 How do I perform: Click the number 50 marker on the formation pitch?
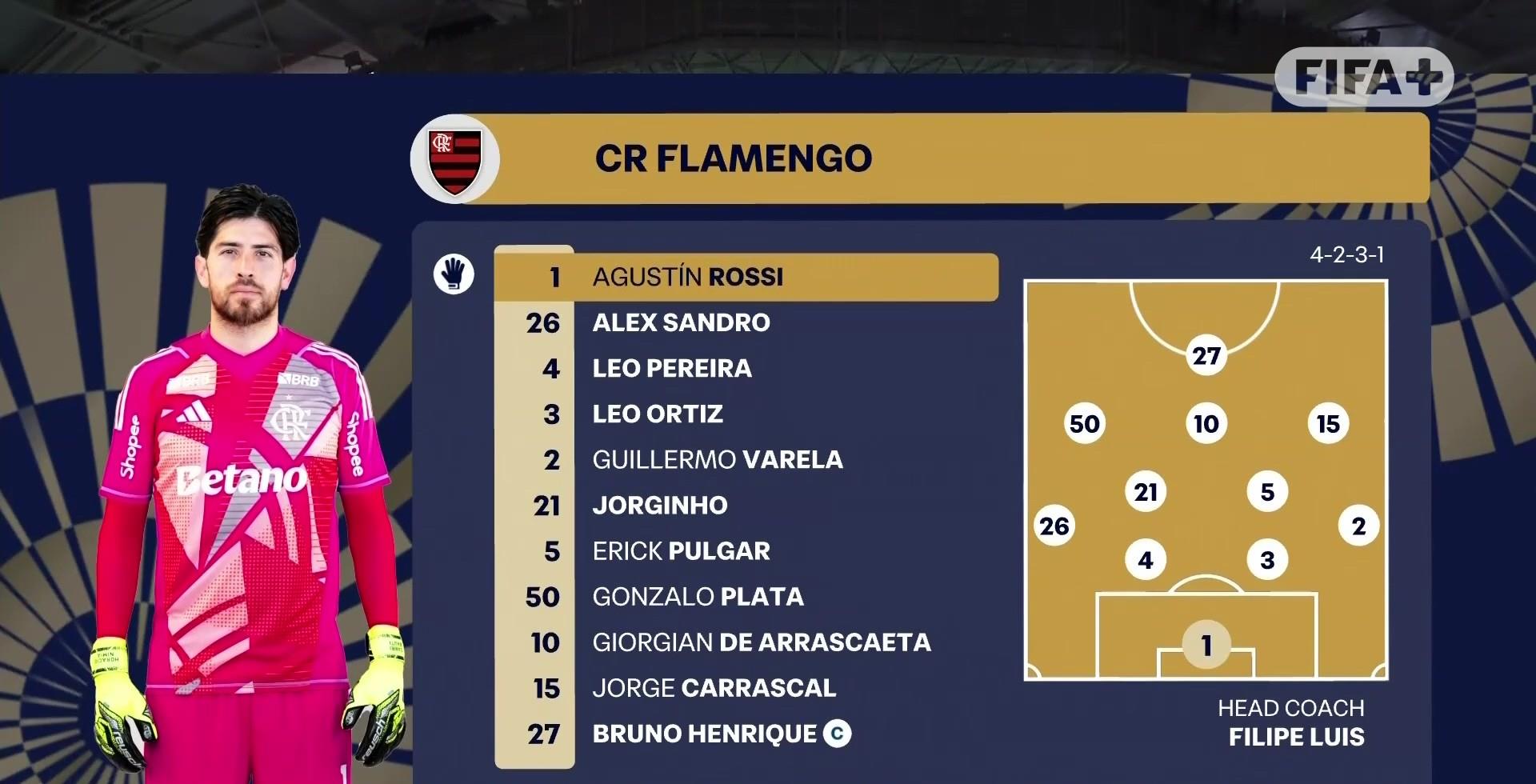tap(1084, 423)
